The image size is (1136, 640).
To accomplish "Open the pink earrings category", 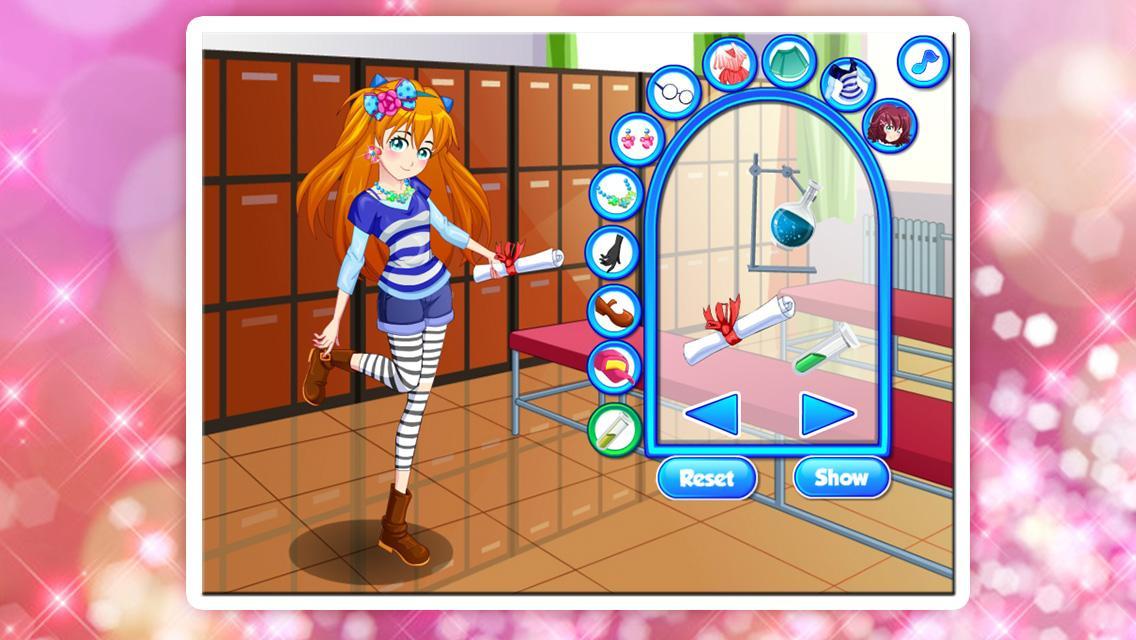I will [x=637, y=137].
